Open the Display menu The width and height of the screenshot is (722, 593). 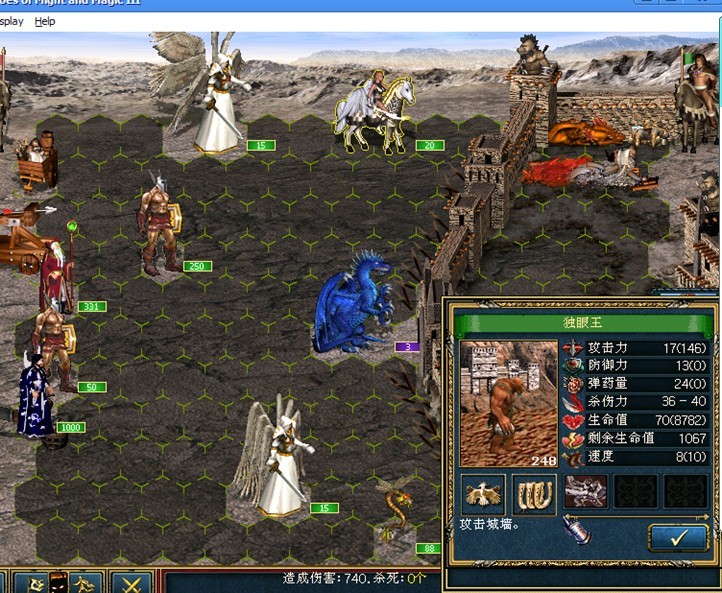12,21
